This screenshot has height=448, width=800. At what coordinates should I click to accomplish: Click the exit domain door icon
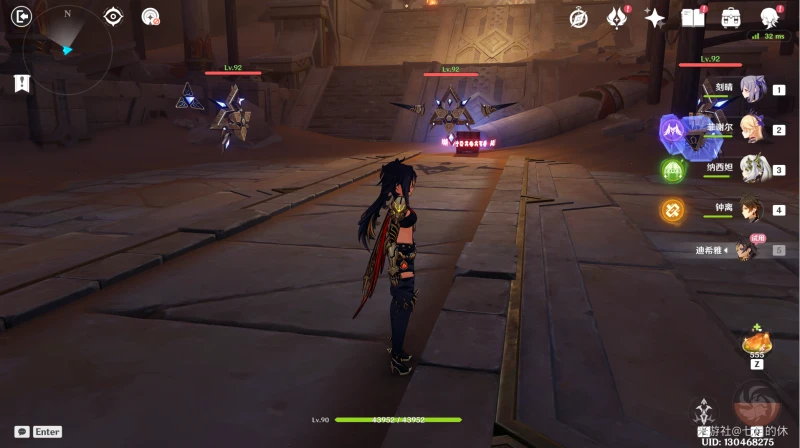point(23,15)
